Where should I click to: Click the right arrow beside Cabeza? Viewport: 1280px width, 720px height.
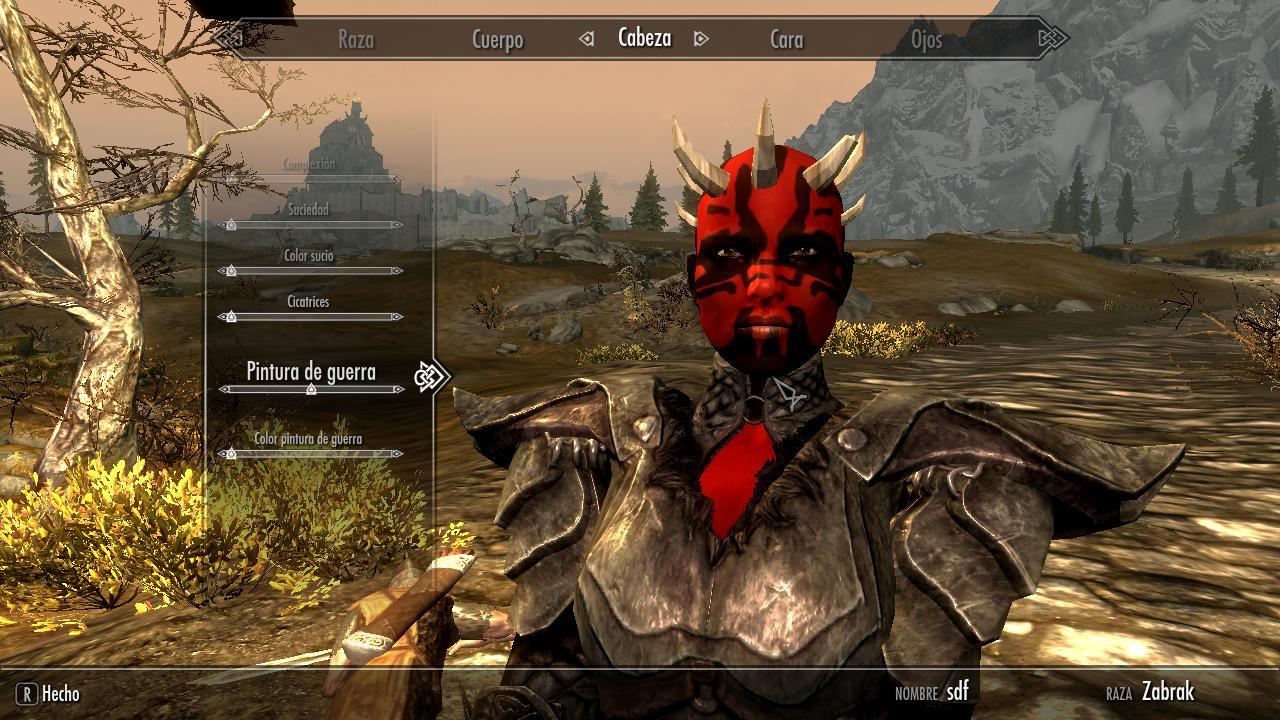click(701, 39)
